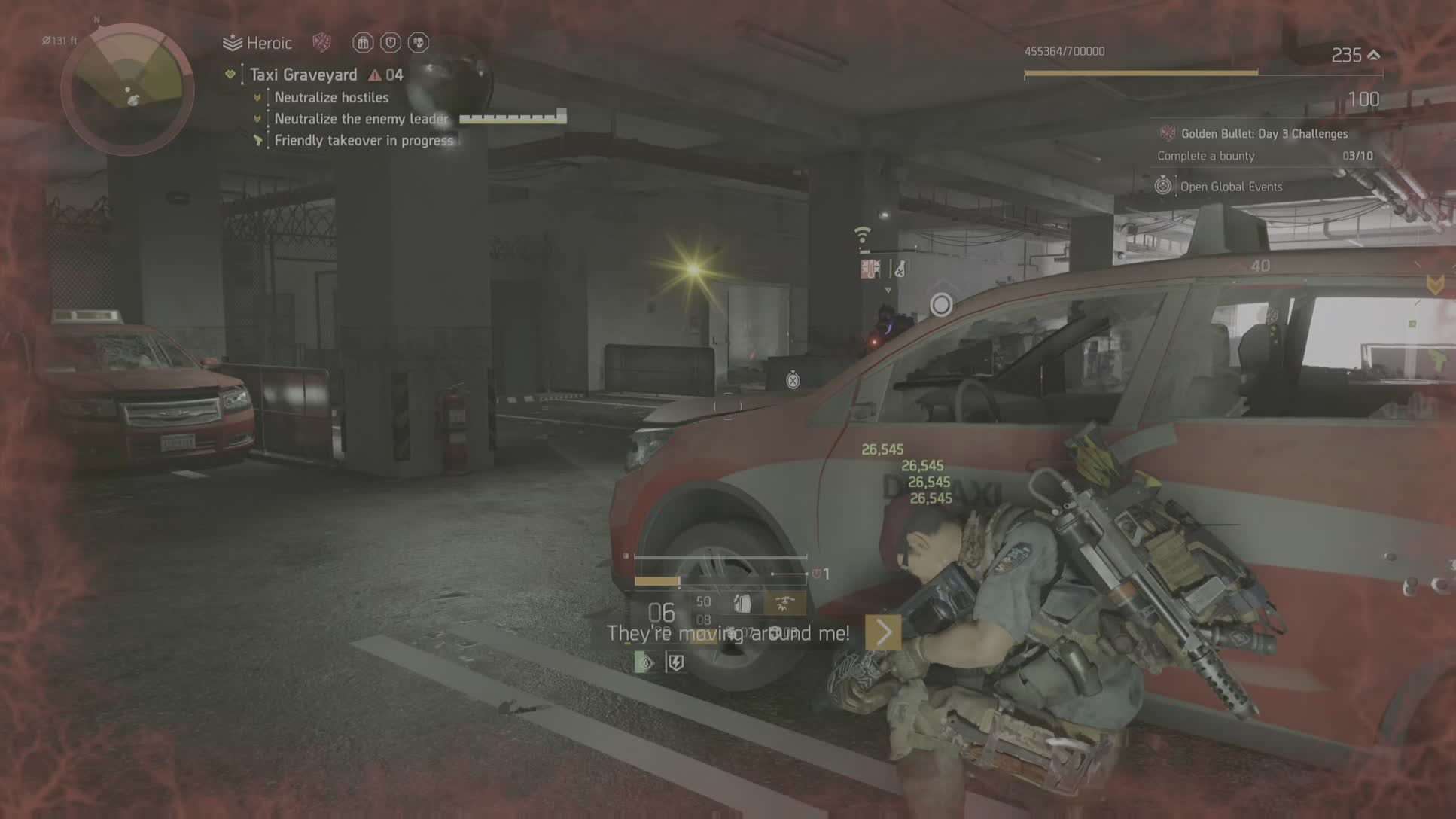
Task: Select the Heroic difficulty indicator
Action: point(258,43)
